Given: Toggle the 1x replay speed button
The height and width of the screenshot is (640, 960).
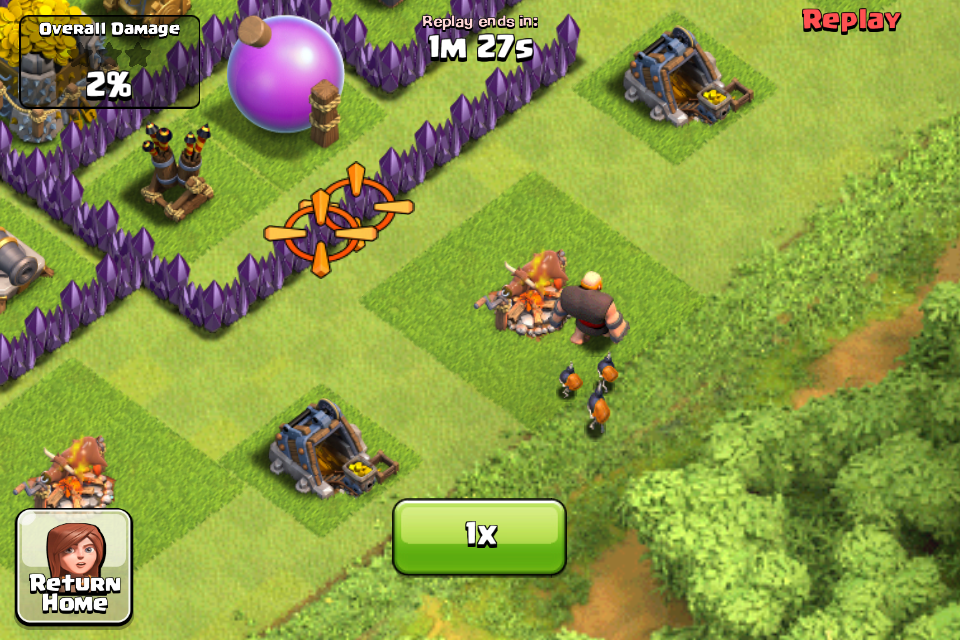Looking at the screenshot, I should [x=479, y=536].
